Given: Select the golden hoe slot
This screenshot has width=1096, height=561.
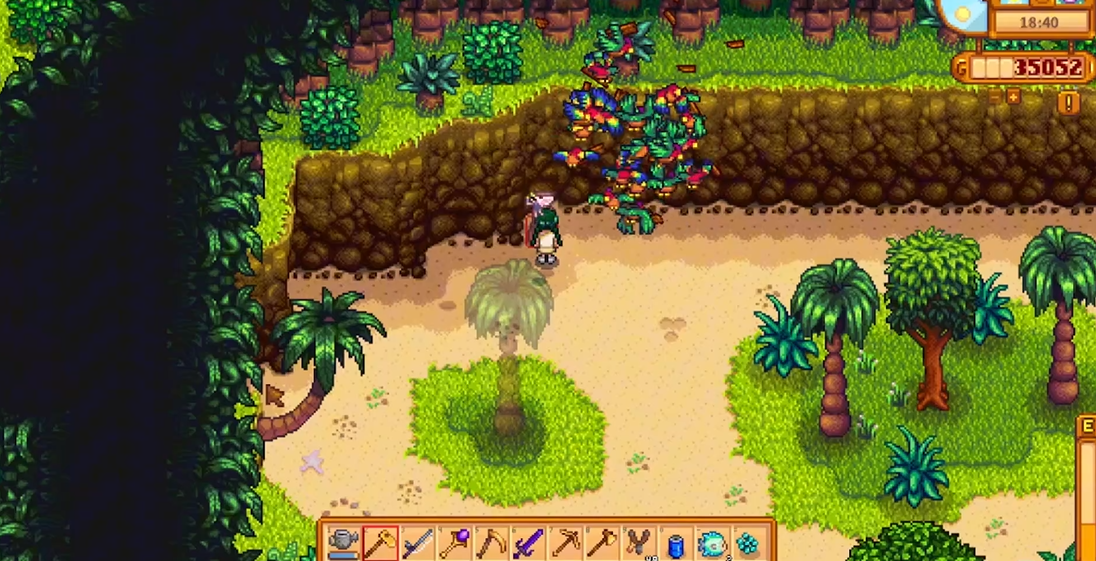Looking at the screenshot, I should pyautogui.click(x=381, y=543).
